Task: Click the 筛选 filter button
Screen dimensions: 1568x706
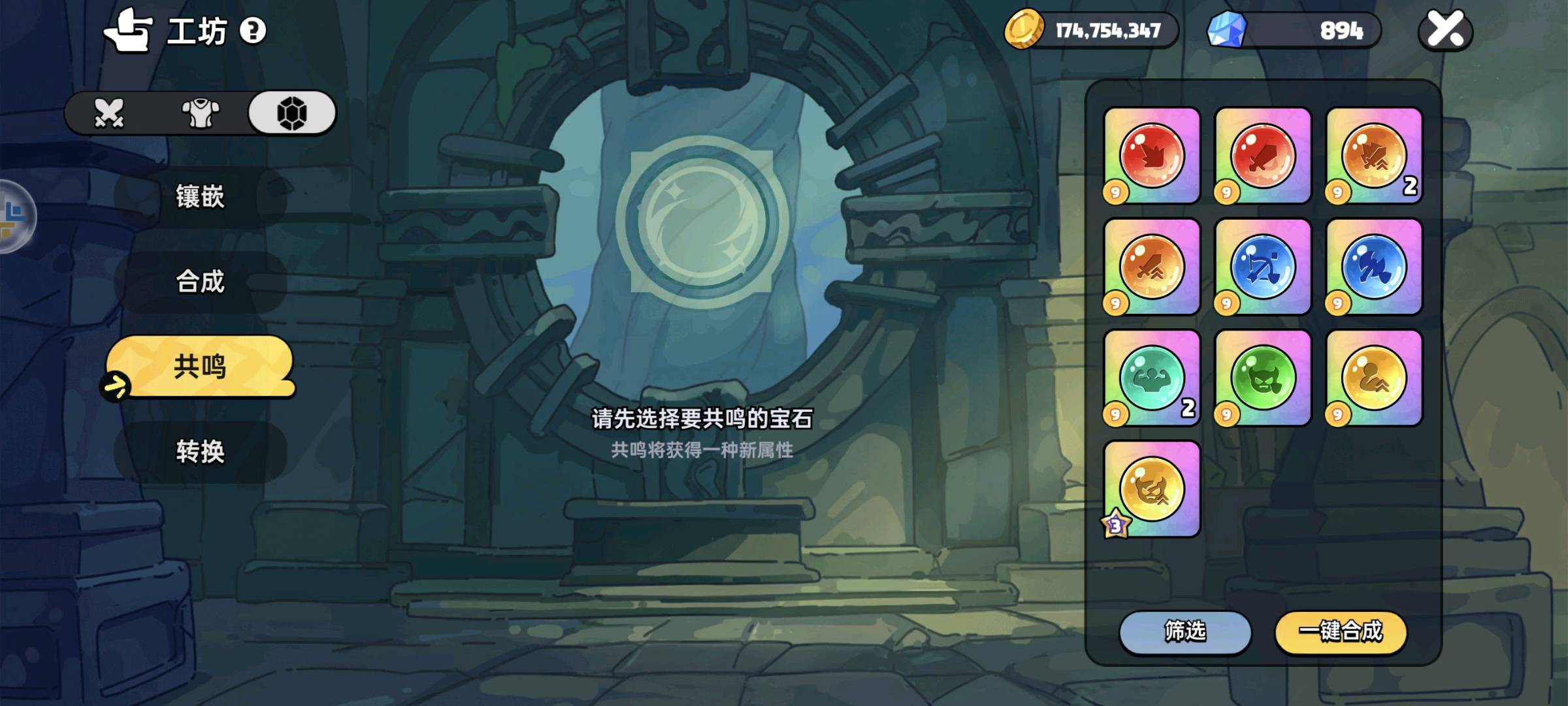Action: click(x=1185, y=631)
